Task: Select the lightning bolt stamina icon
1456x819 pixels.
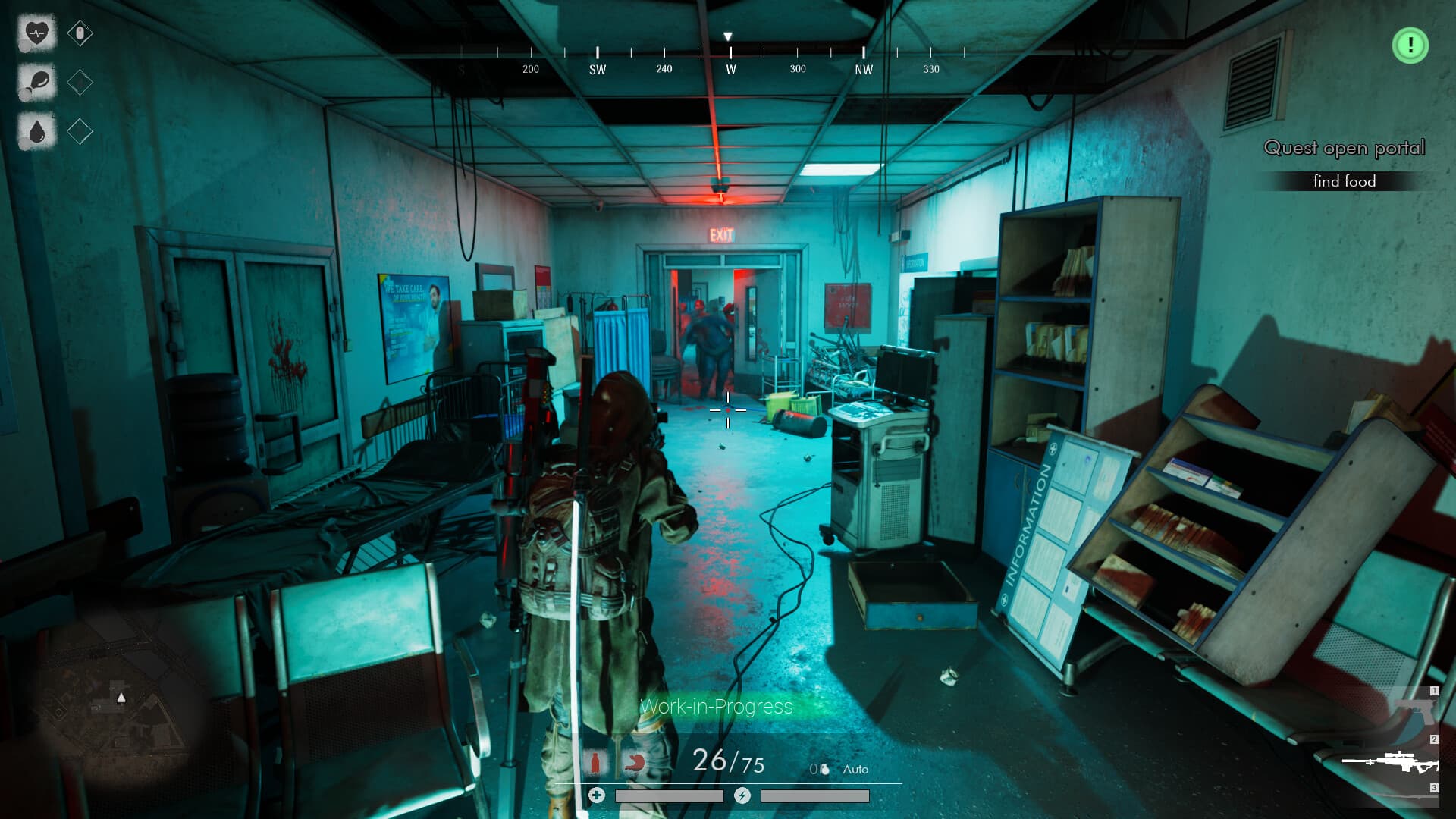Action: coord(742,796)
